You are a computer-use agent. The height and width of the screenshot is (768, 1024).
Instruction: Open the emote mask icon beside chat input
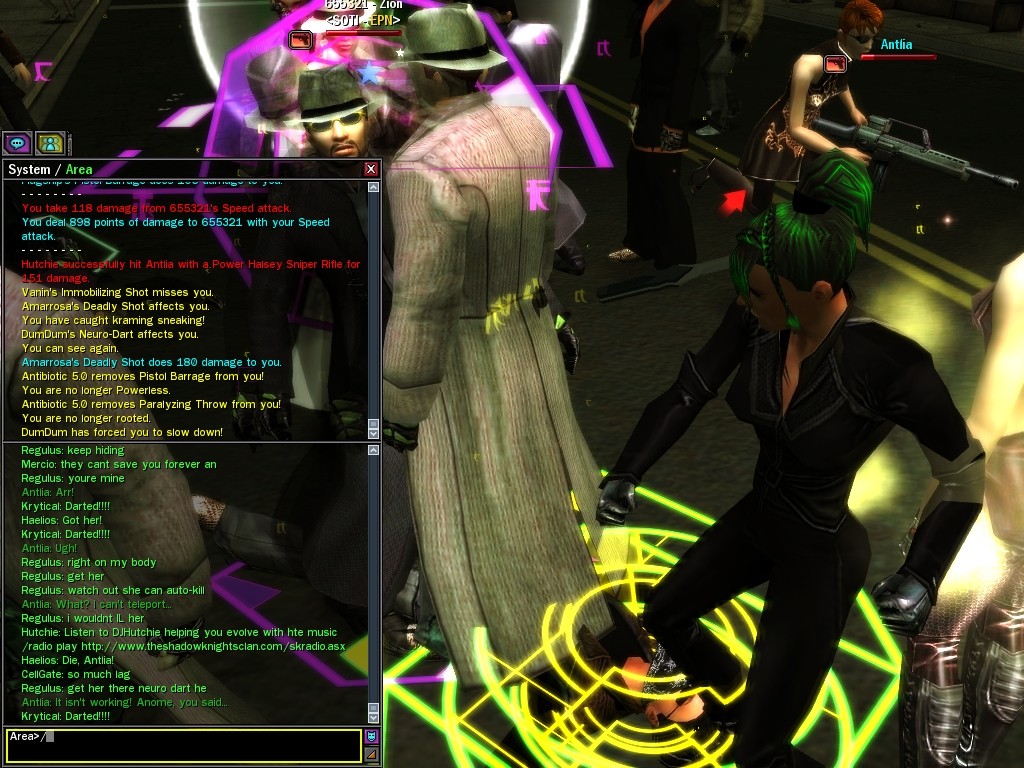tap(372, 737)
